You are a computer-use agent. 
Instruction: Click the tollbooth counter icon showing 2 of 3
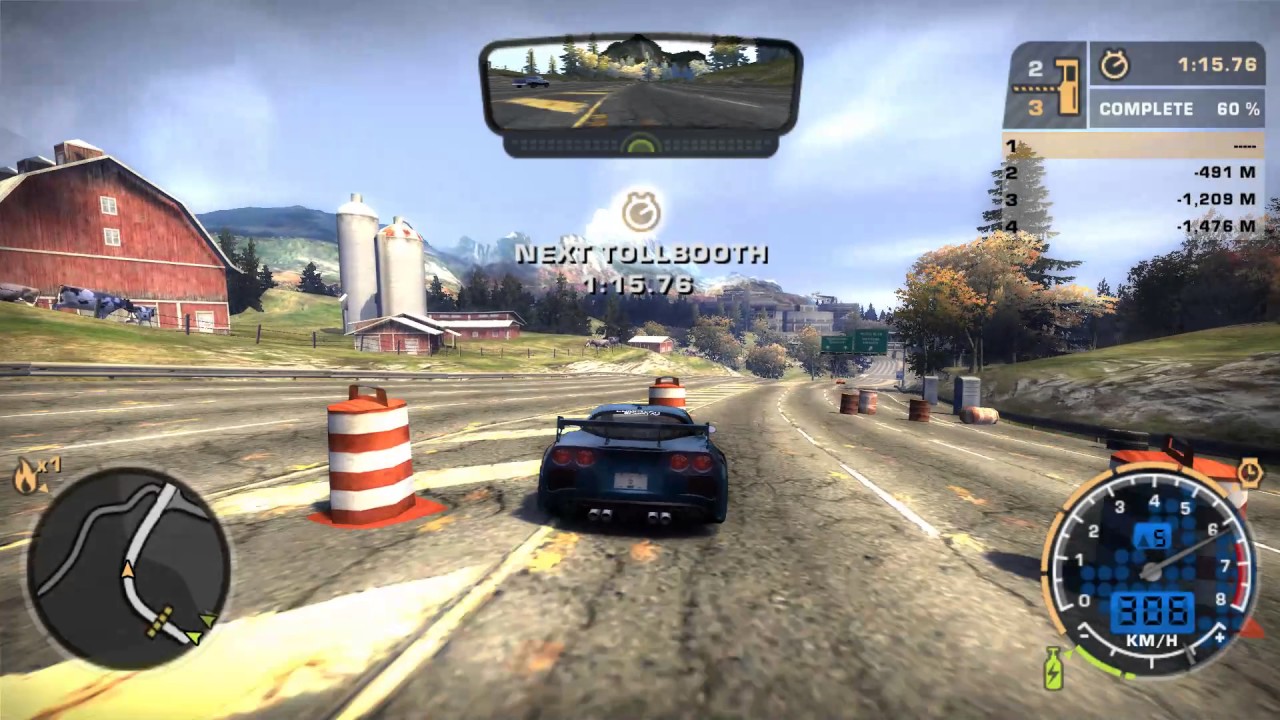1045,85
